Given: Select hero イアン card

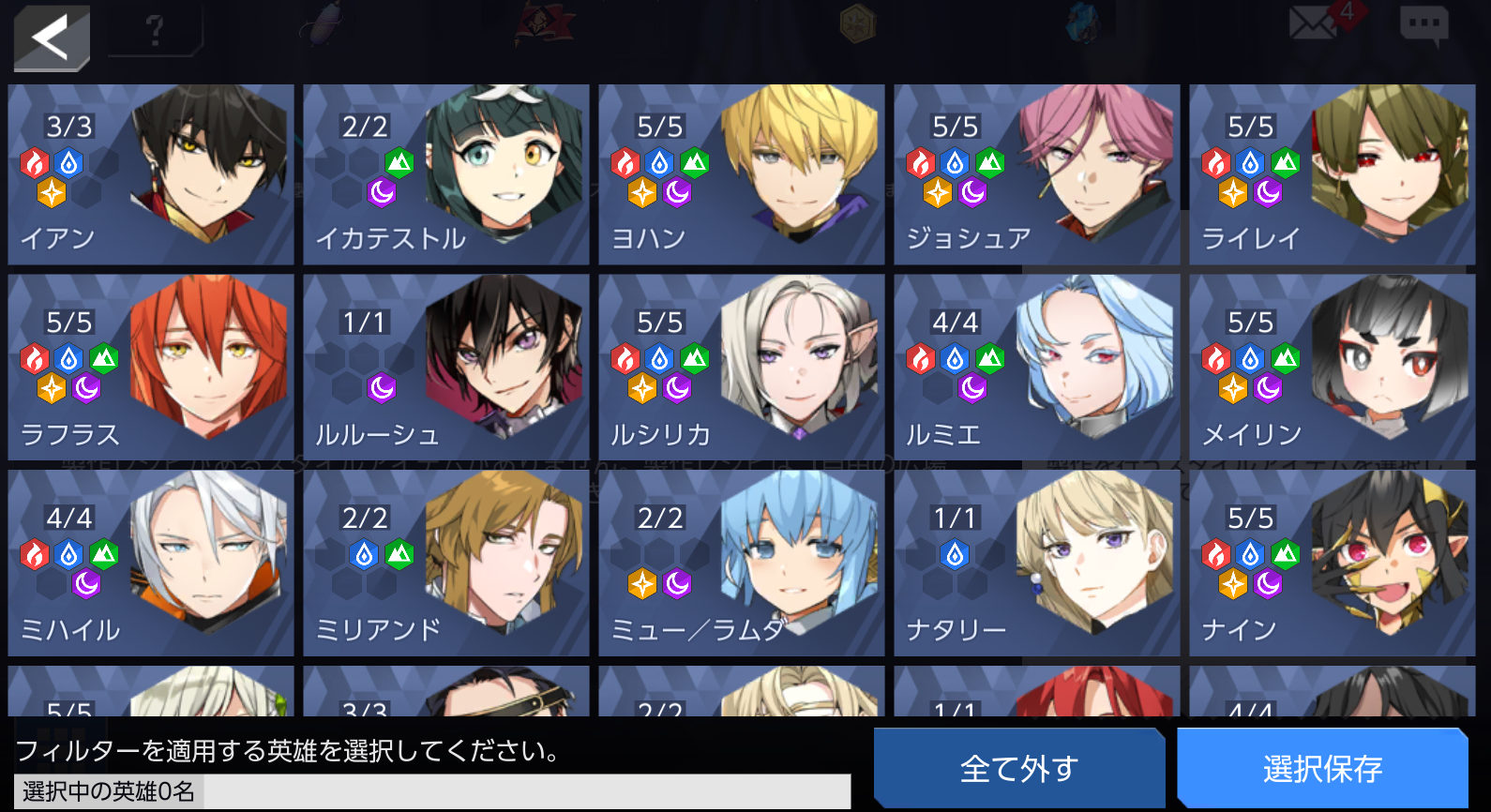Looking at the screenshot, I should [150, 174].
